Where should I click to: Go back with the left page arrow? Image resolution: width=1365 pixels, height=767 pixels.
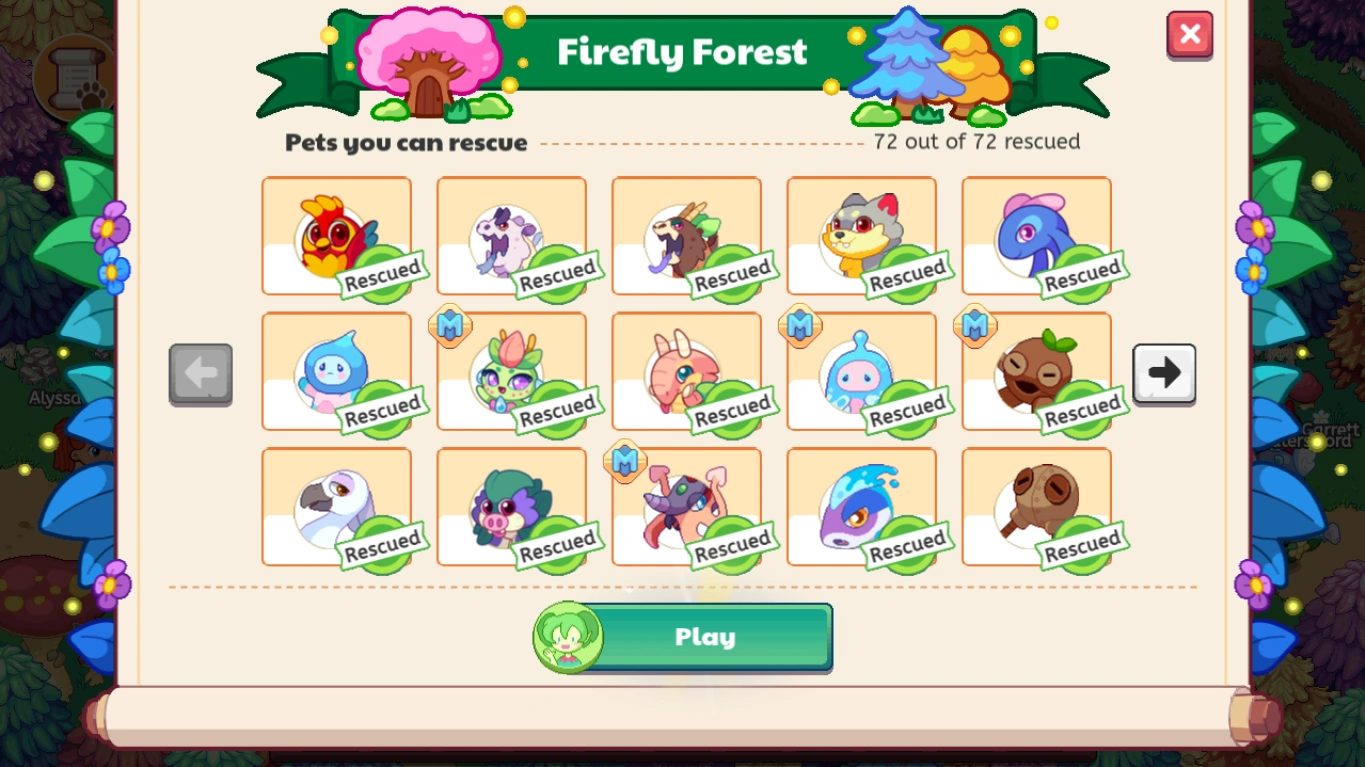[x=200, y=373]
